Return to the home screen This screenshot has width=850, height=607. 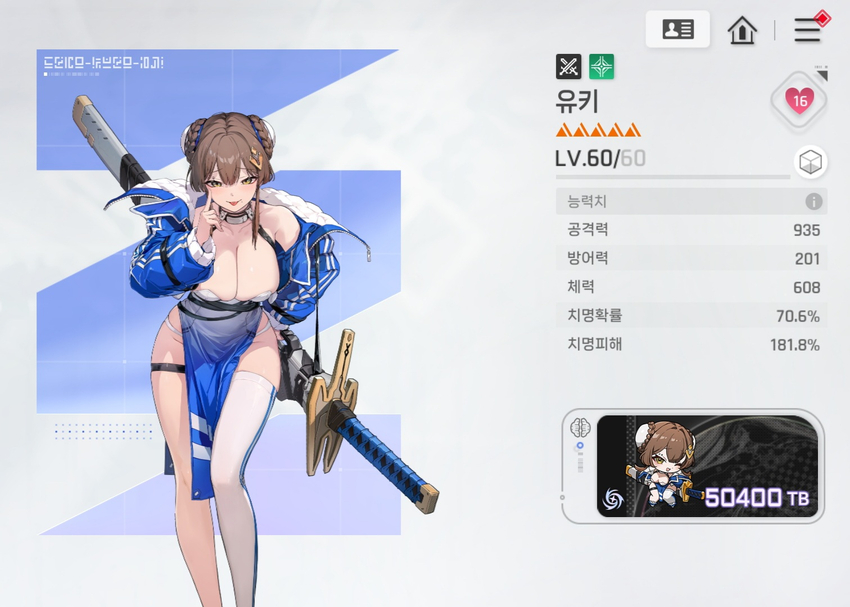pos(742,30)
